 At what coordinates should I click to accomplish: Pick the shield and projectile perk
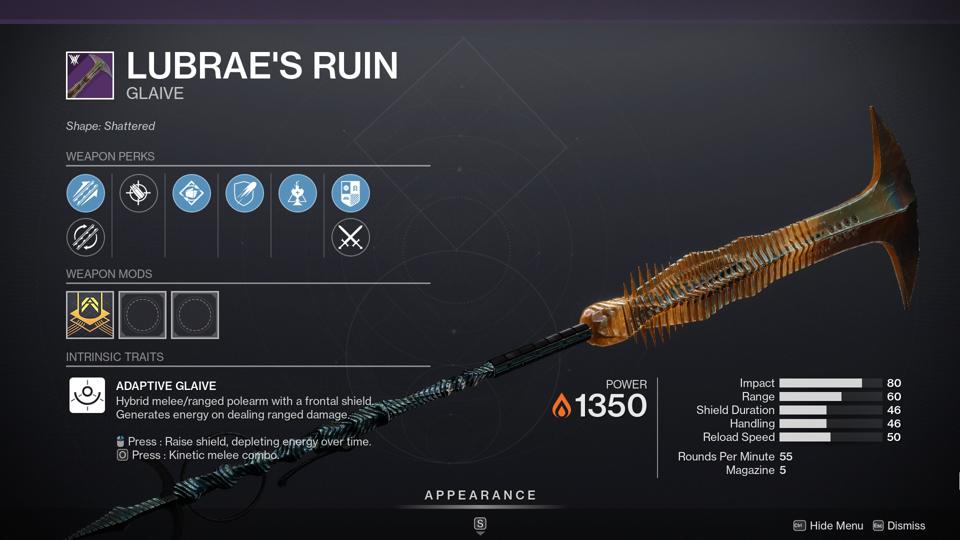pyautogui.click(x=244, y=193)
